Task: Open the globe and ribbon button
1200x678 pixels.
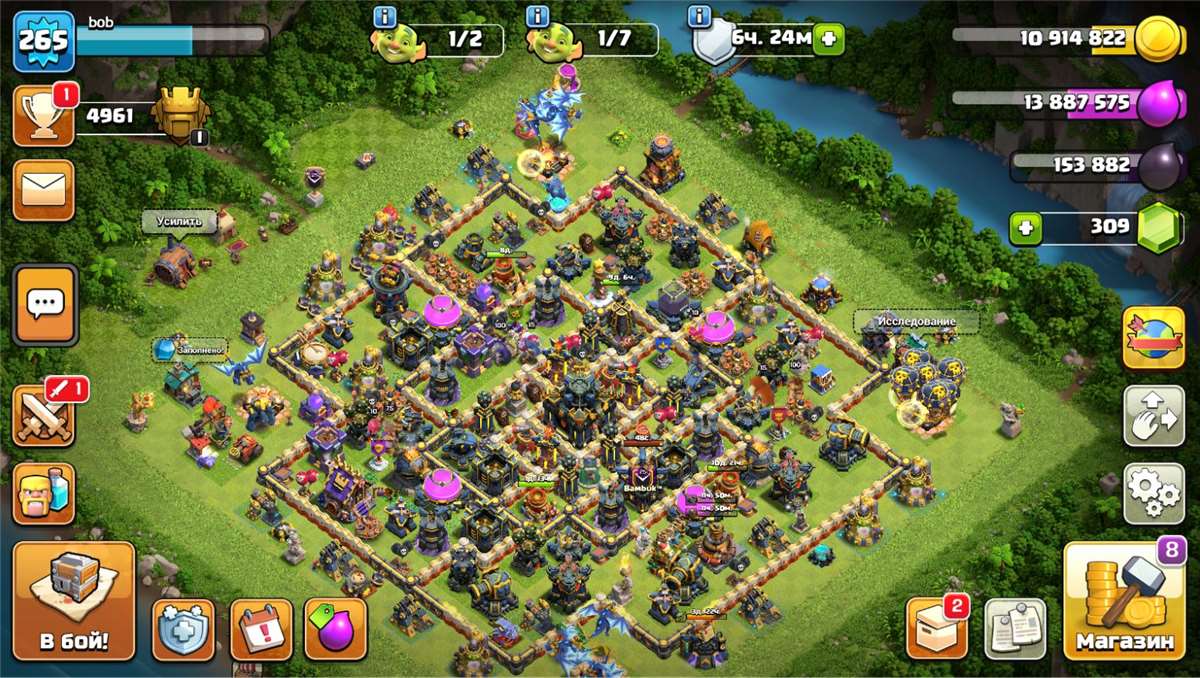Action: pyautogui.click(x=1154, y=337)
